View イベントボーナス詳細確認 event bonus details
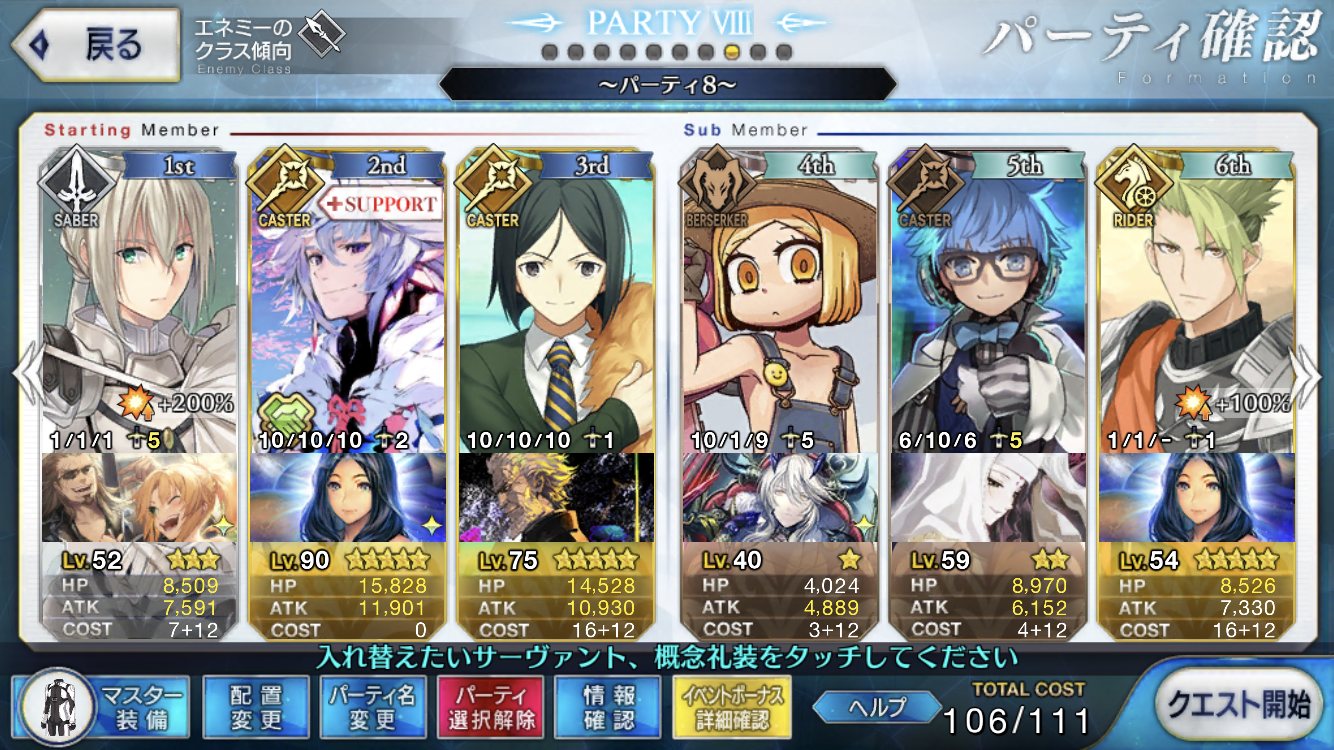 click(x=734, y=708)
